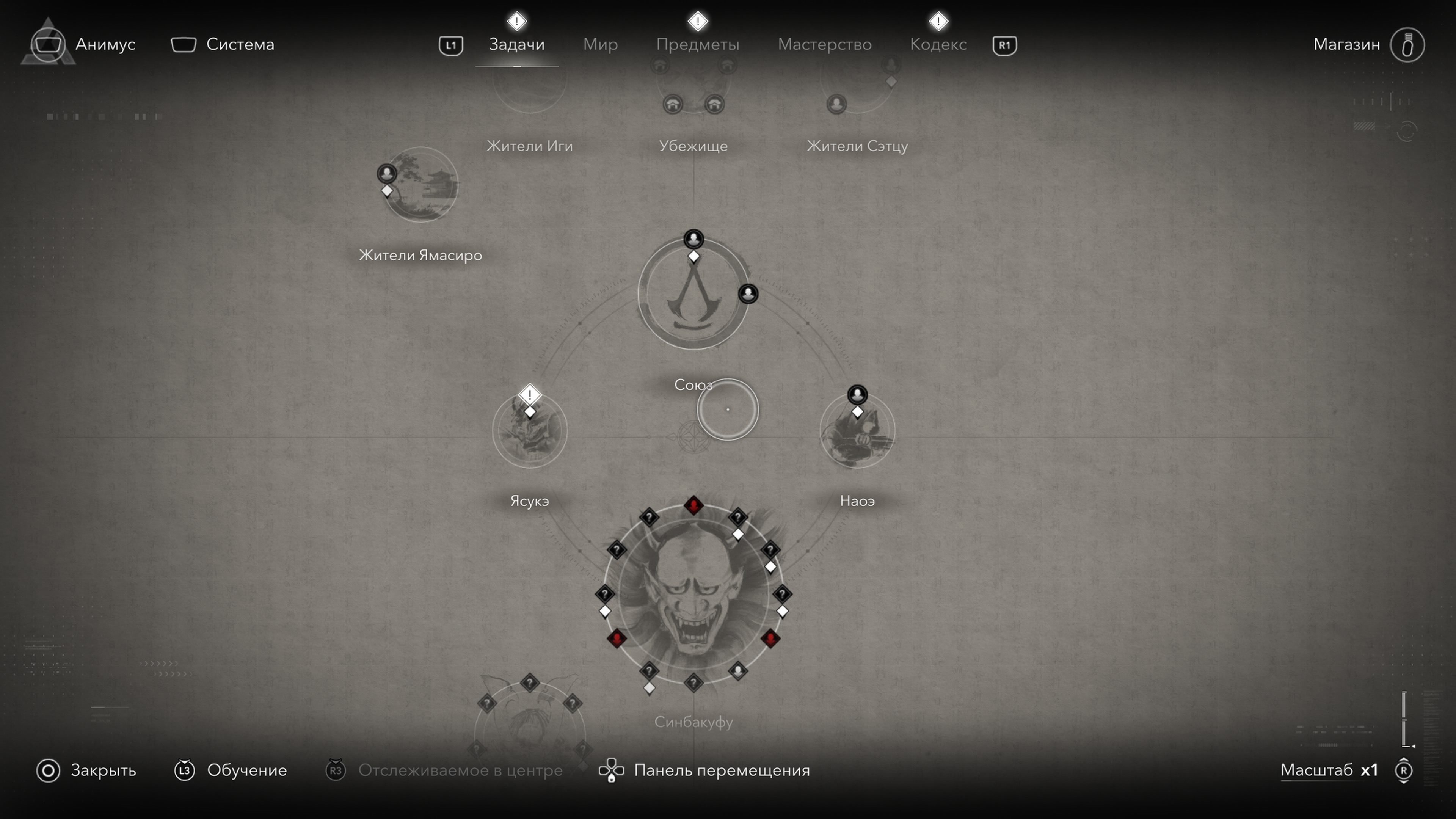Open the Жители Ямасиро quest group
Viewport: 1456px width, 819px height.
(421, 185)
